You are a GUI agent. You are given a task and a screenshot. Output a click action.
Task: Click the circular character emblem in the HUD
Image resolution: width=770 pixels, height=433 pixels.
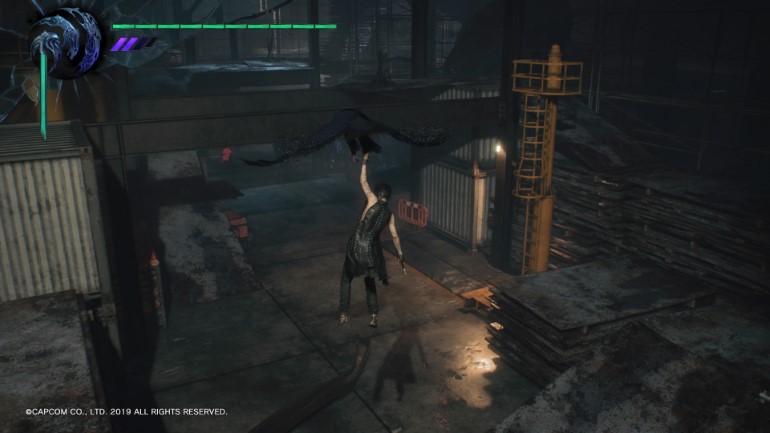pos(67,43)
